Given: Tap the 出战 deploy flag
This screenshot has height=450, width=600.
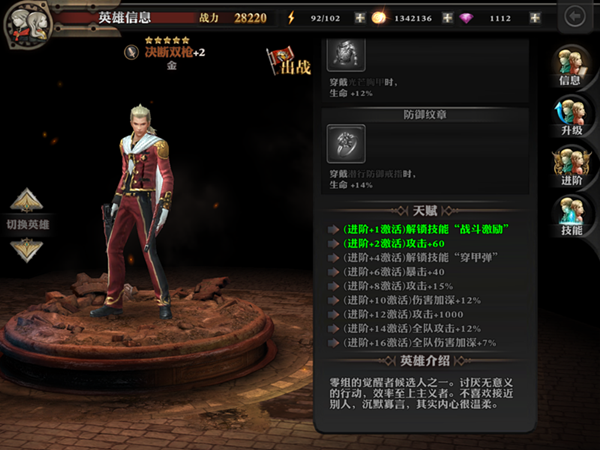Looking at the screenshot, I should point(289,62).
